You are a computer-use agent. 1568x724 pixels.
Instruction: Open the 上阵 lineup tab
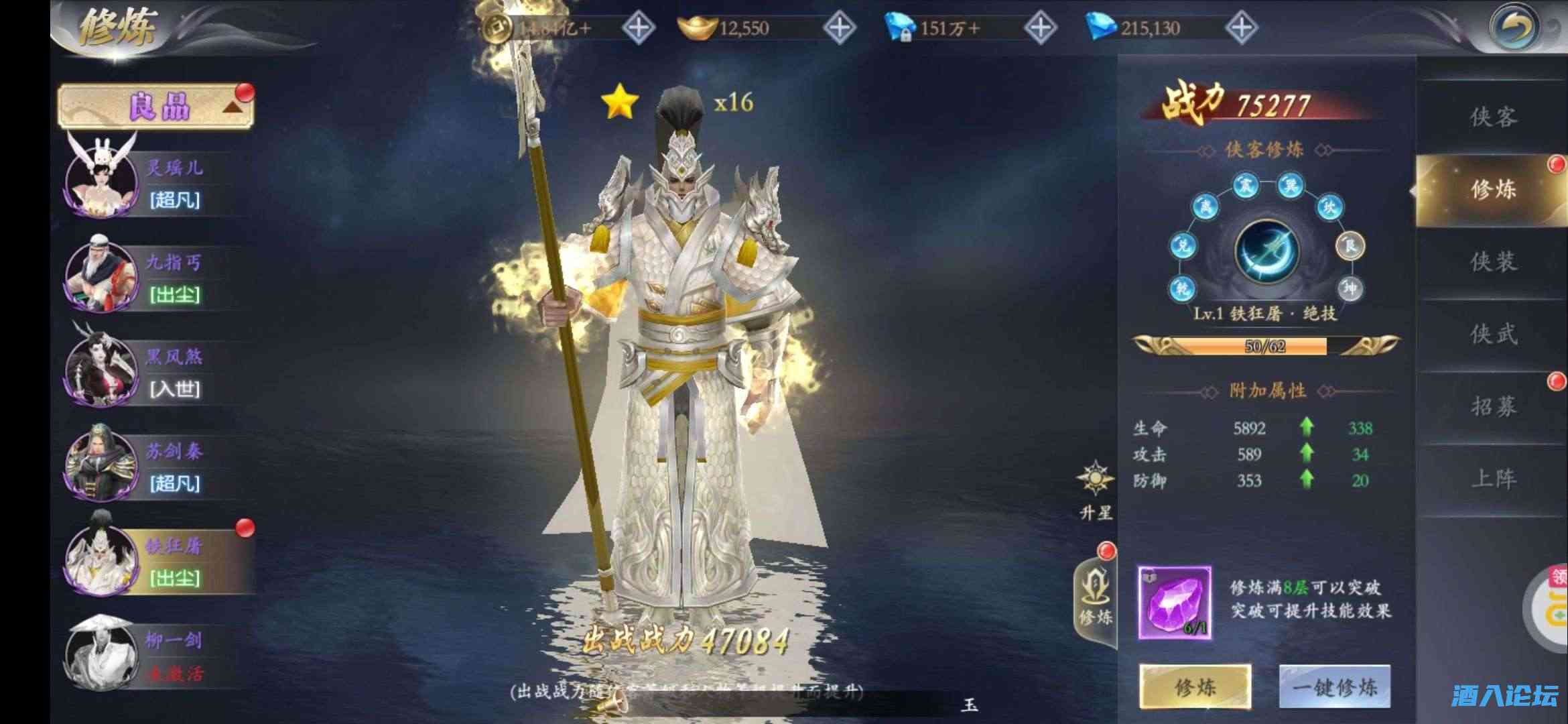coord(1492,479)
